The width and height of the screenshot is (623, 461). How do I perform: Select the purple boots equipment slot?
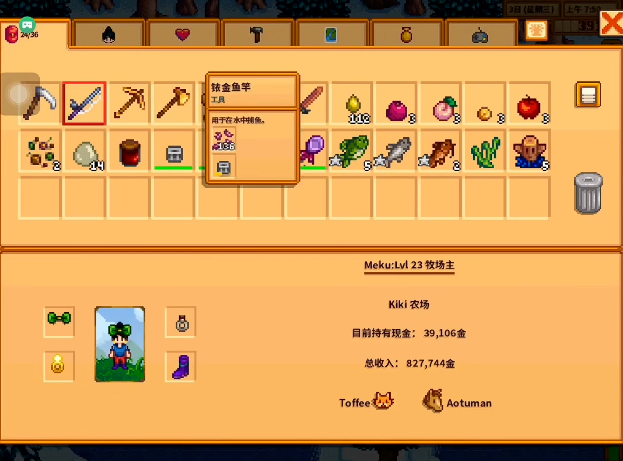(x=180, y=366)
